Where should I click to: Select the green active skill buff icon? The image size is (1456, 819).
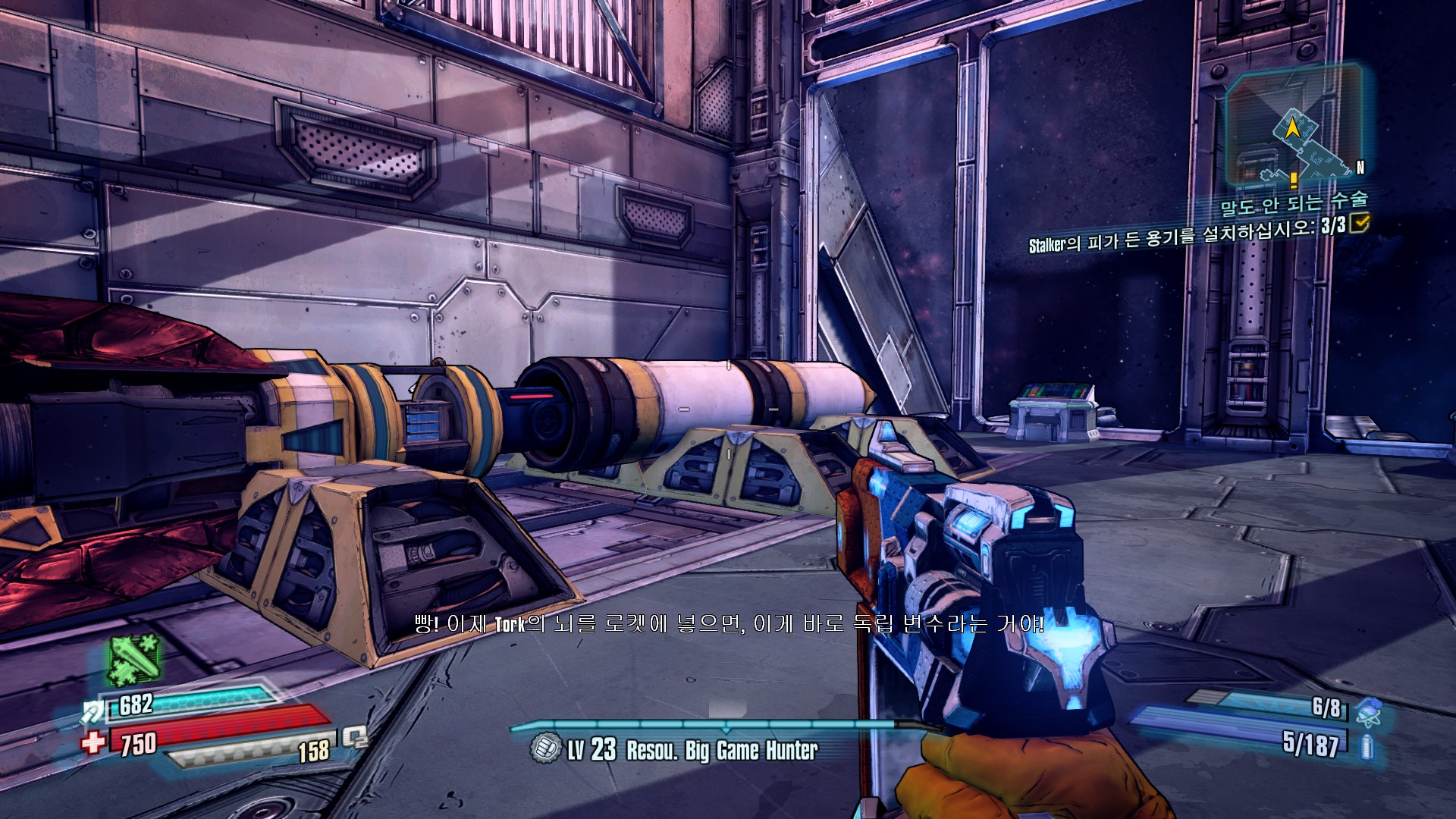[134, 661]
